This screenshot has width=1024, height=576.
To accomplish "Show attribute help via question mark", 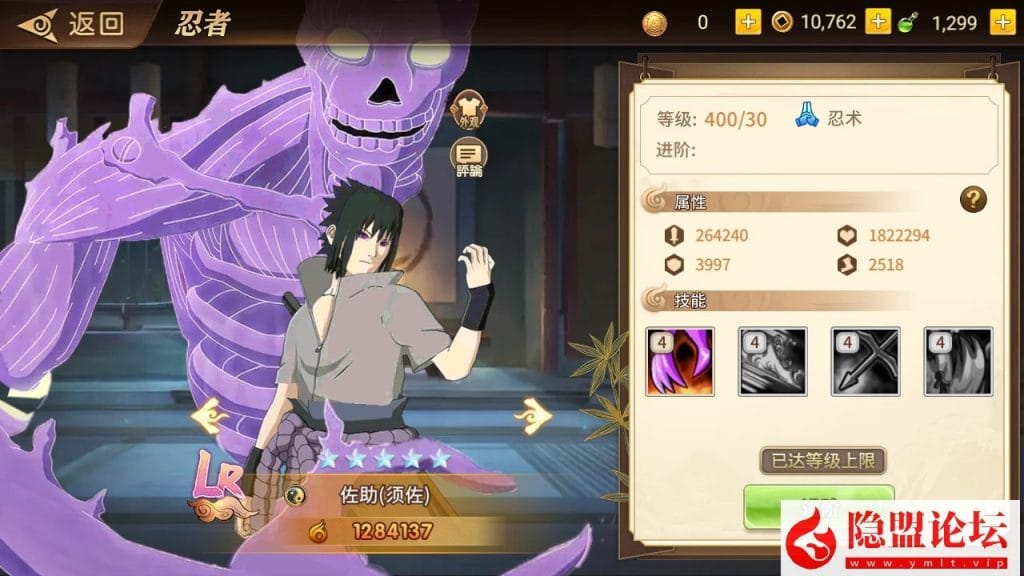I will [x=973, y=199].
